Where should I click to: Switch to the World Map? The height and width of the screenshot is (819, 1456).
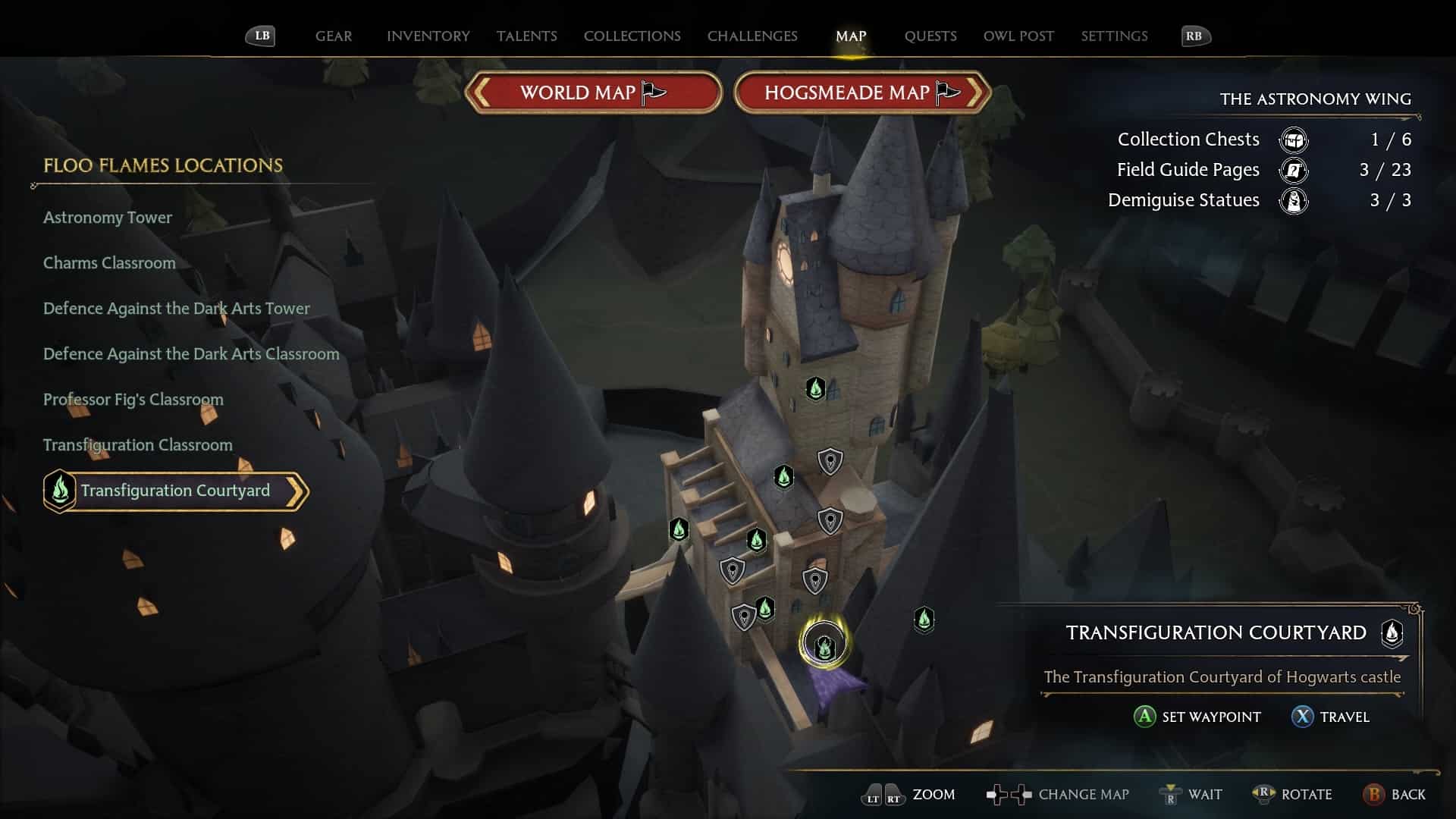click(592, 93)
